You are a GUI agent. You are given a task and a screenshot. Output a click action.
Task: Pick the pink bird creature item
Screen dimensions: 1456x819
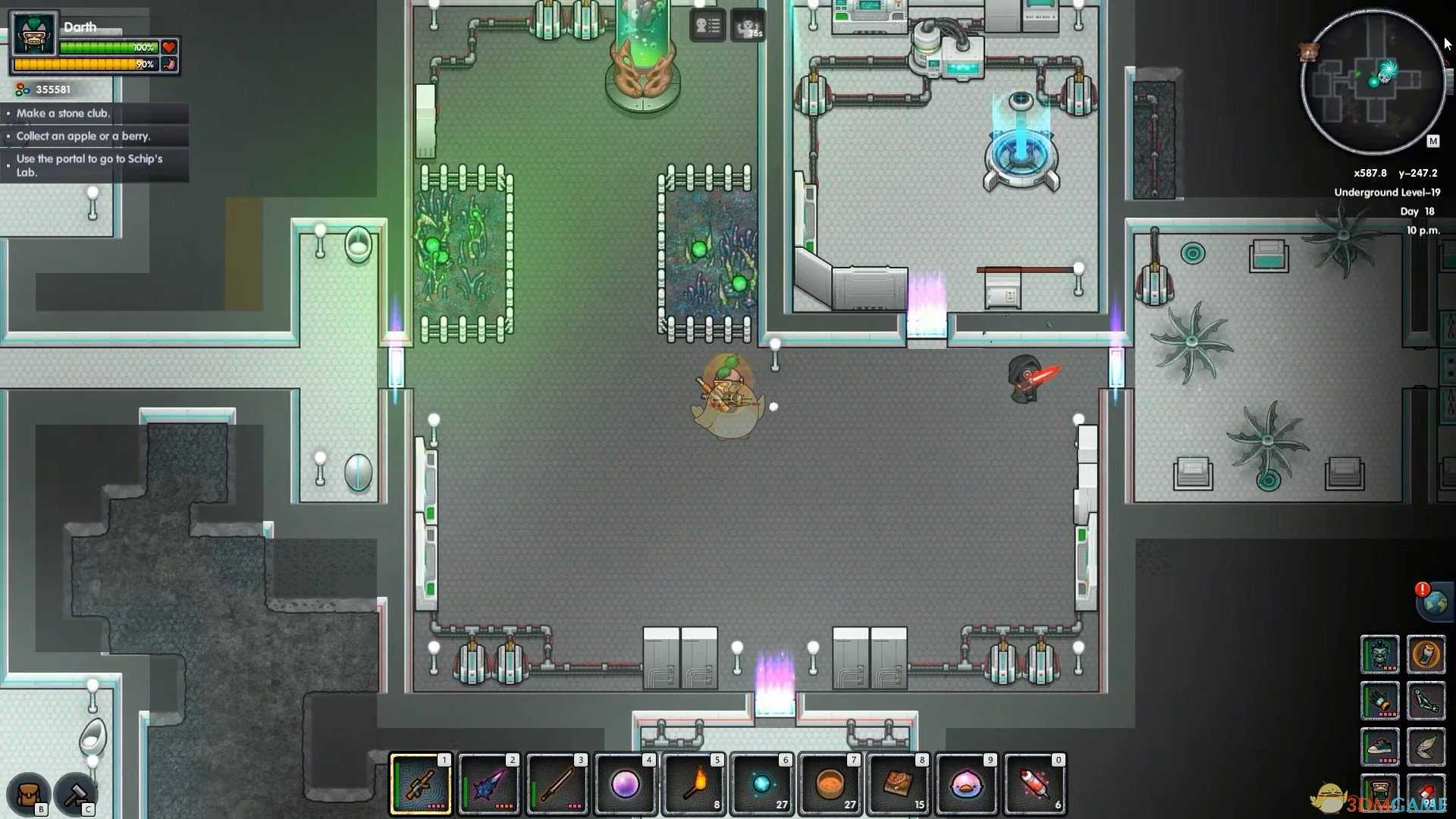pos(967,784)
